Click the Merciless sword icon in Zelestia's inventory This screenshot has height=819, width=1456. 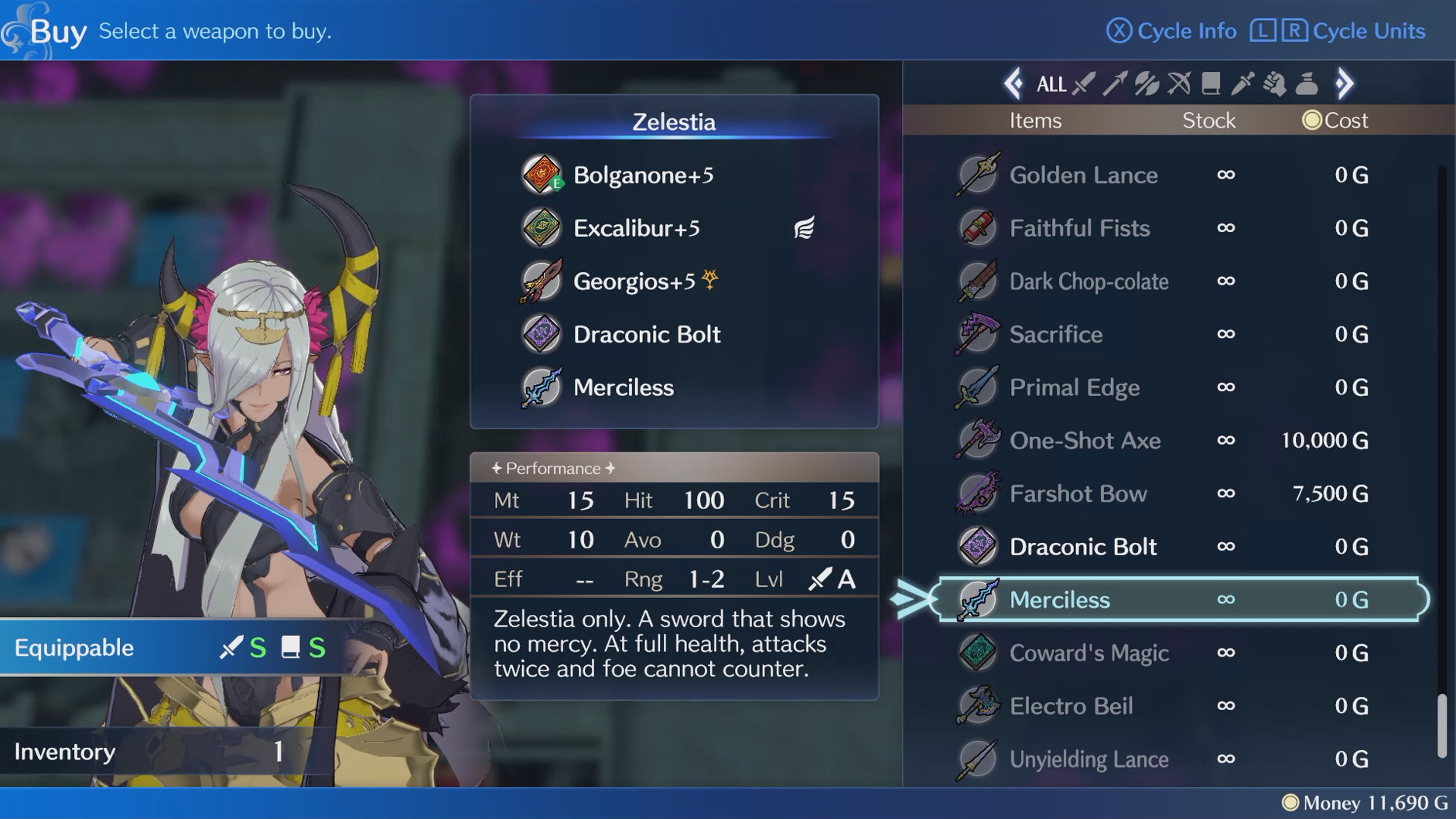pos(542,387)
